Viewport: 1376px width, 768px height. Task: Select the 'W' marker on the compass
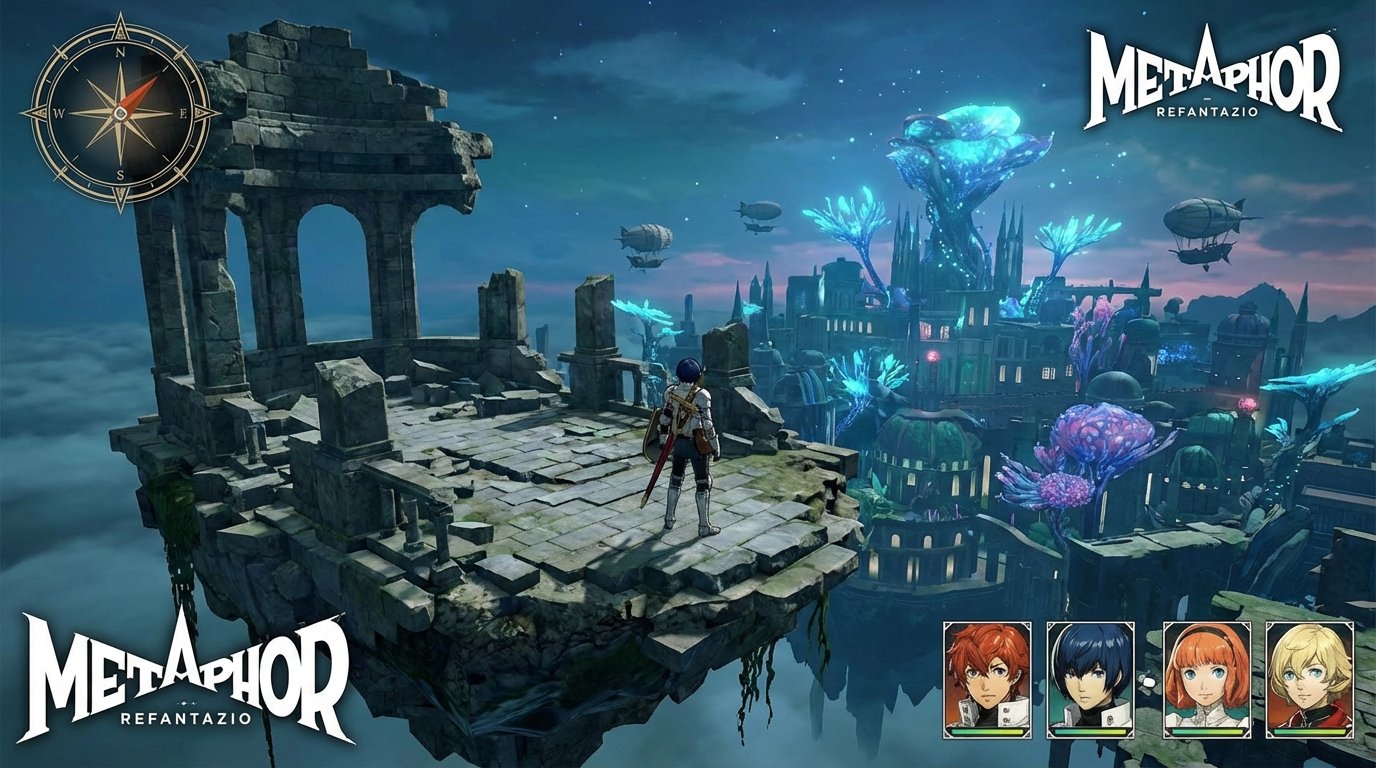(60, 113)
